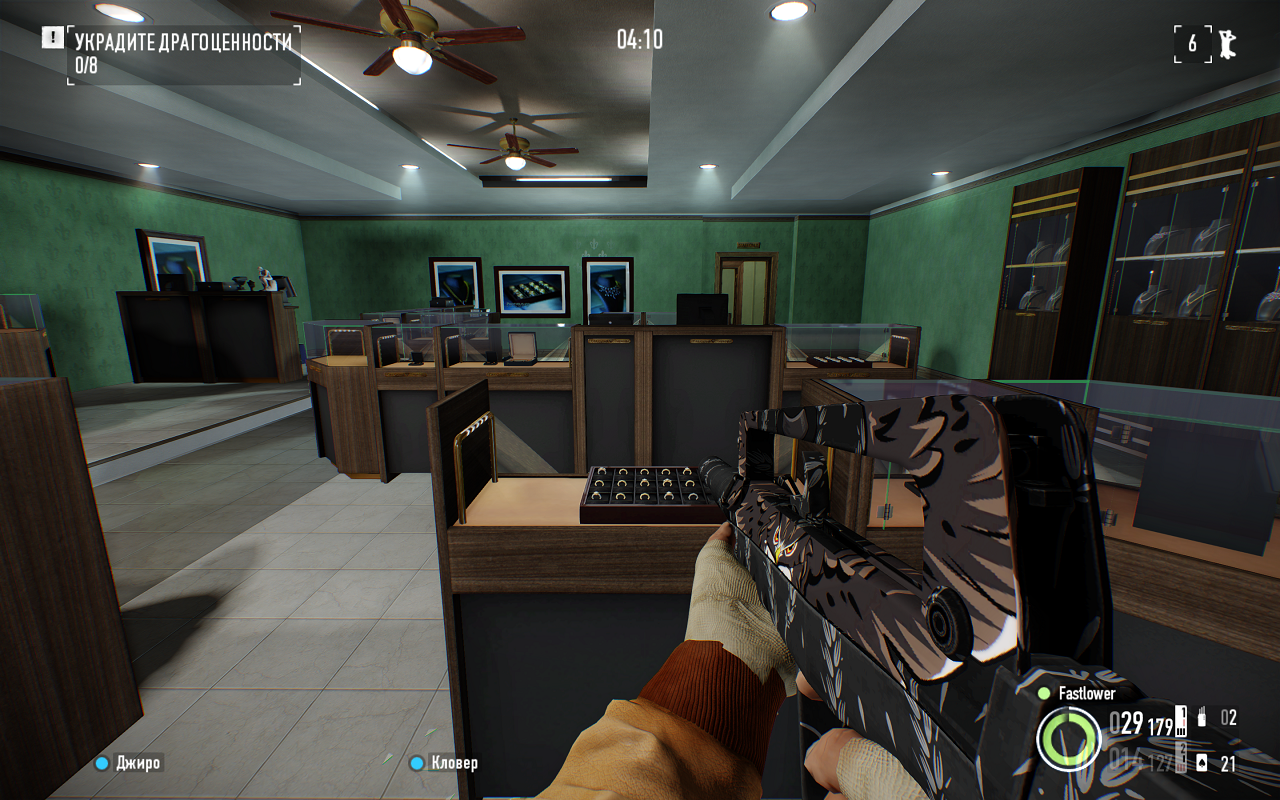Click the bracketed captive count box

tap(1193, 43)
